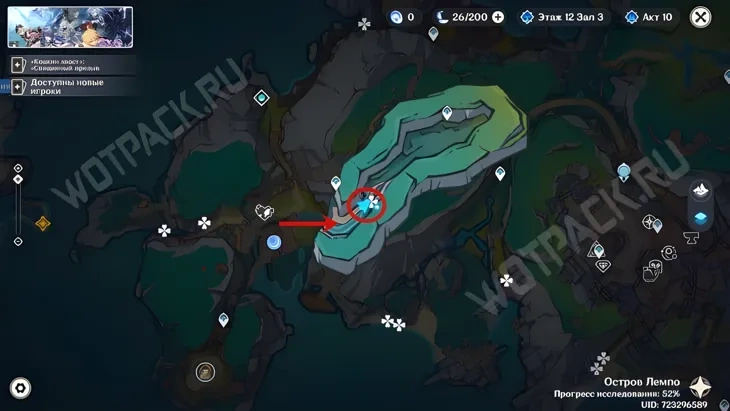Select the teleport waypoint inside the teal area
The image size is (730, 411).
447,113
